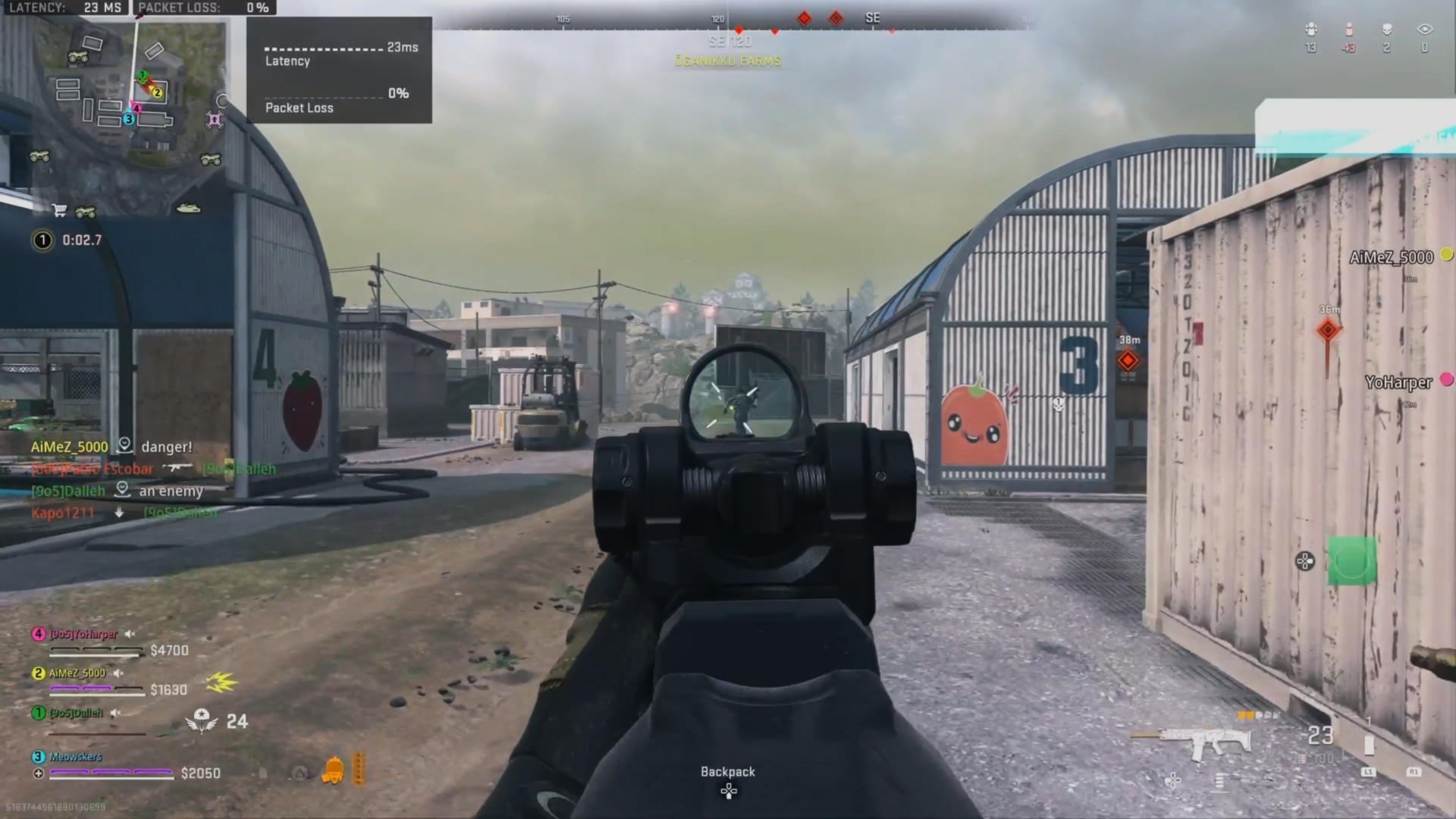Click the shopping cart icon below the minimap
This screenshot has height=819, width=1456.
60,212
